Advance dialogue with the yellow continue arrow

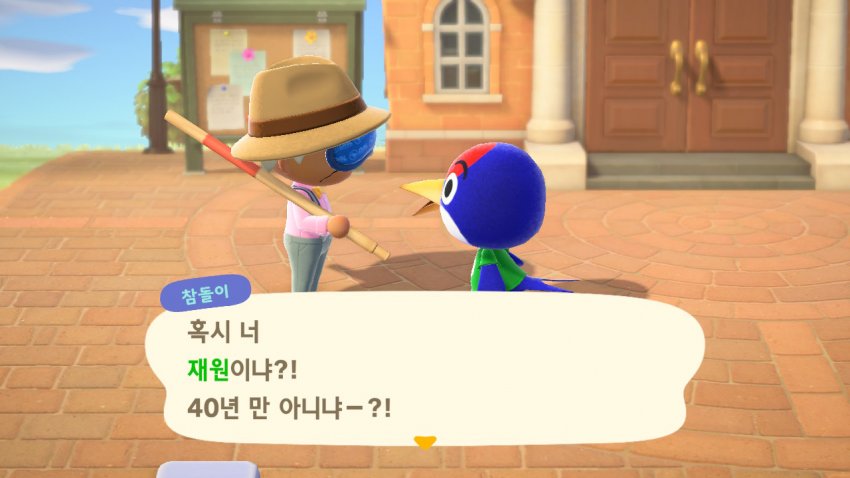[425, 442]
